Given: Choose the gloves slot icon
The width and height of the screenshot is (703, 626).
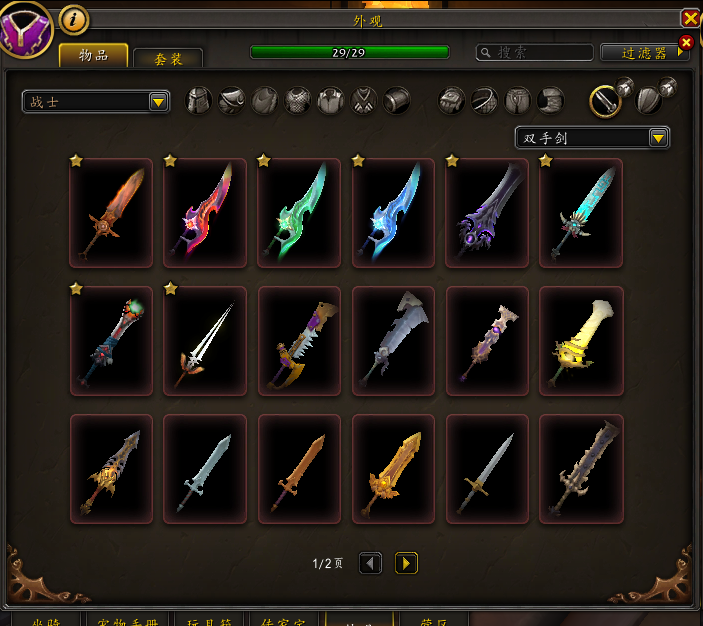Looking at the screenshot, I should [452, 100].
